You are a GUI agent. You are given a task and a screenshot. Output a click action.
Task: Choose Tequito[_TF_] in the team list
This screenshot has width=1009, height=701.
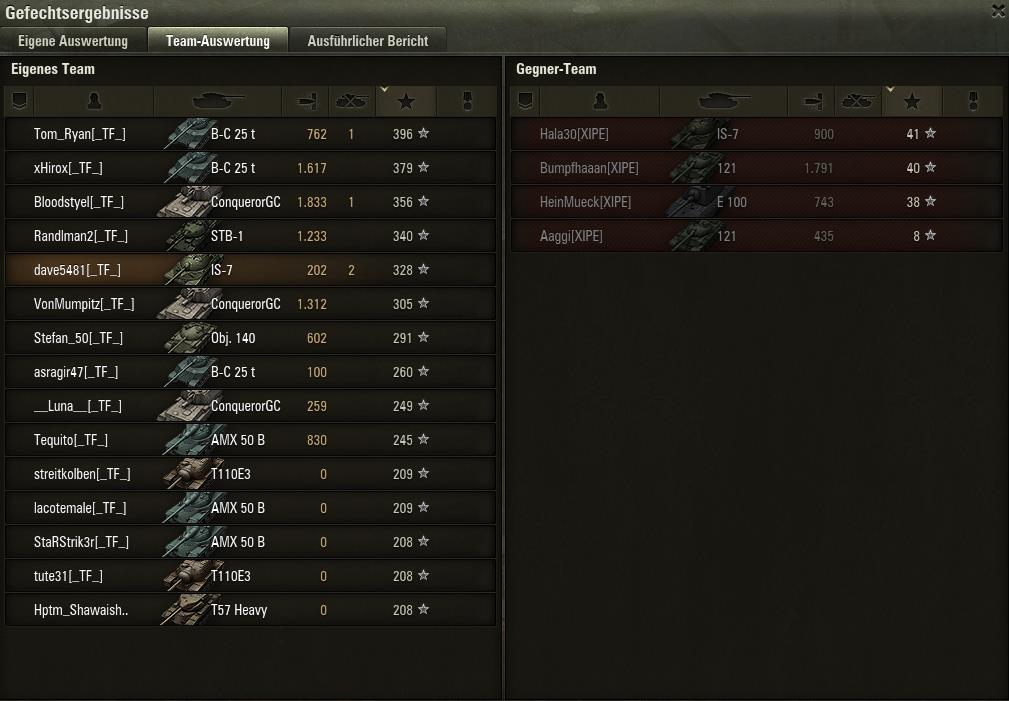click(x=250, y=440)
